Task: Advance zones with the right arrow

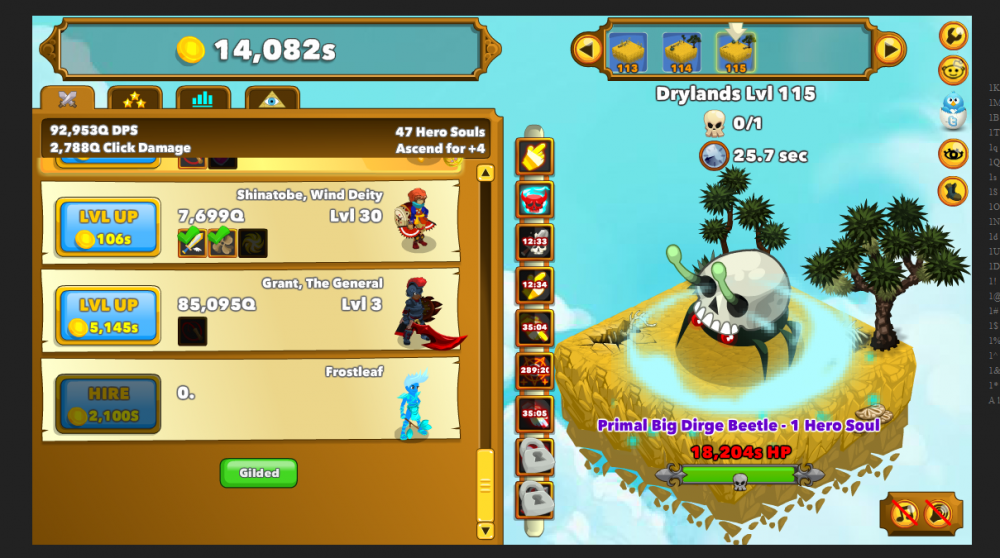Action: click(889, 48)
